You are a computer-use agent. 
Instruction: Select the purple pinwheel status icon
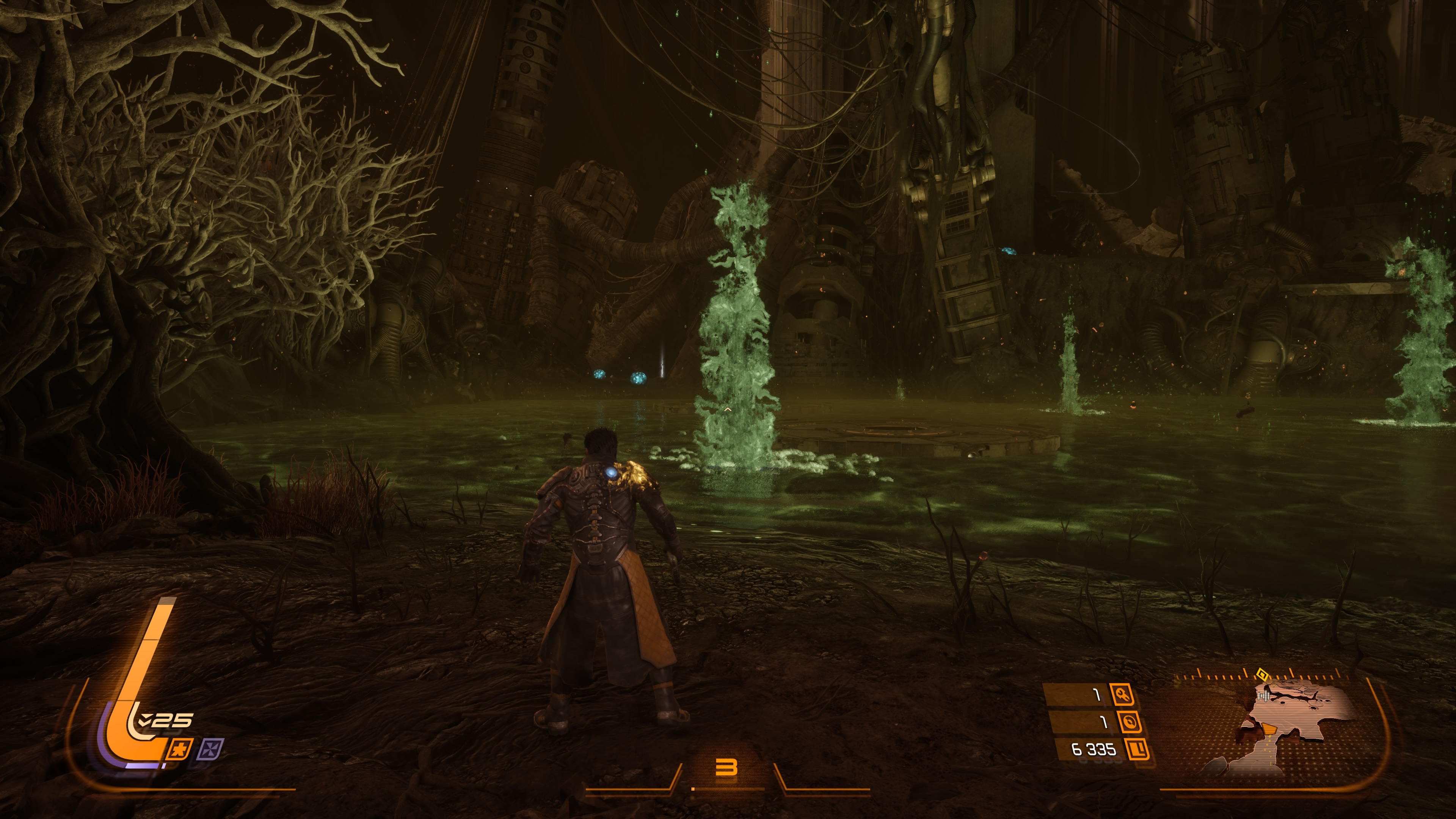[x=211, y=750]
